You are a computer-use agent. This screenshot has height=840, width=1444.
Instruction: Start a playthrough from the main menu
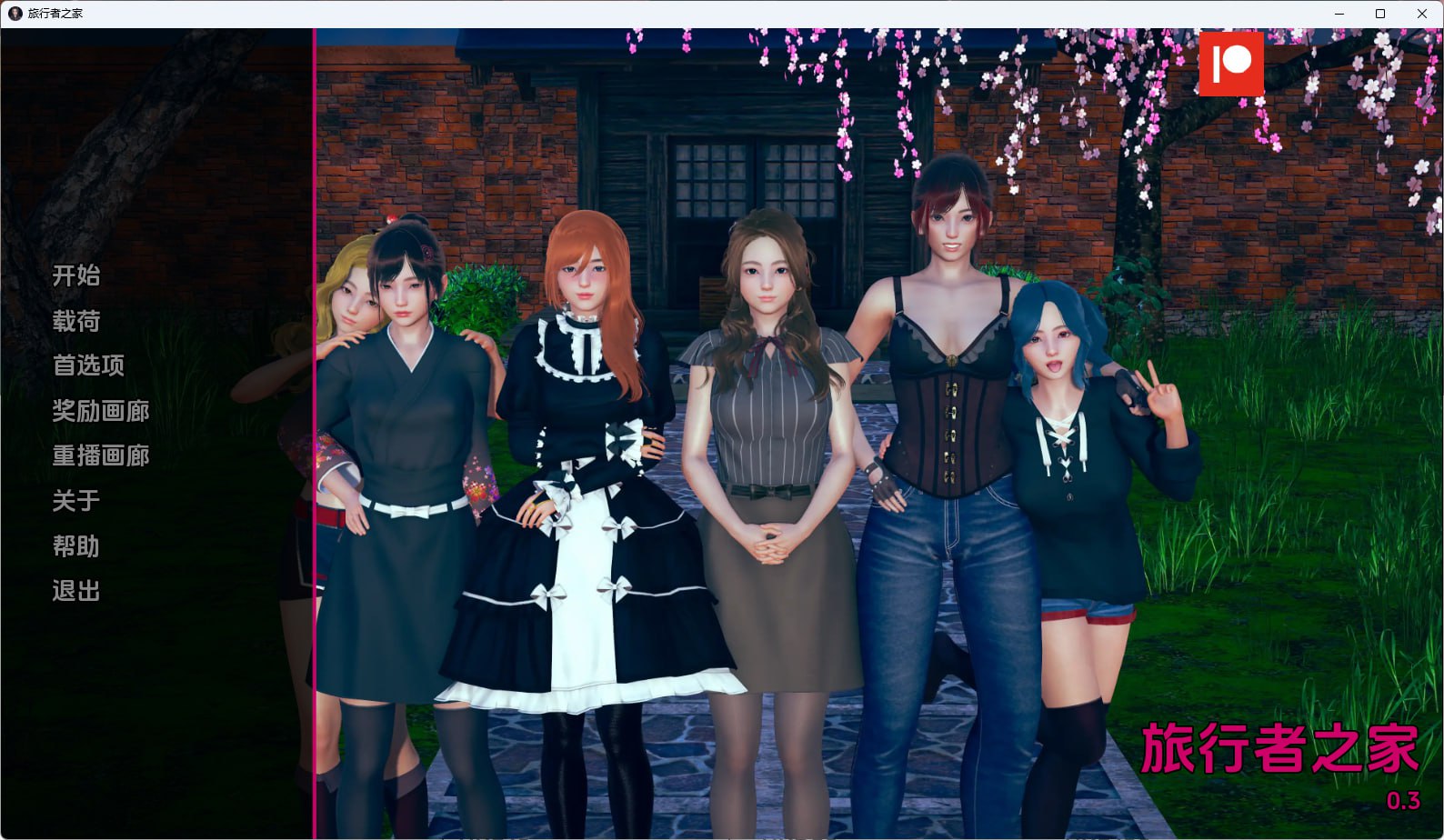(75, 276)
